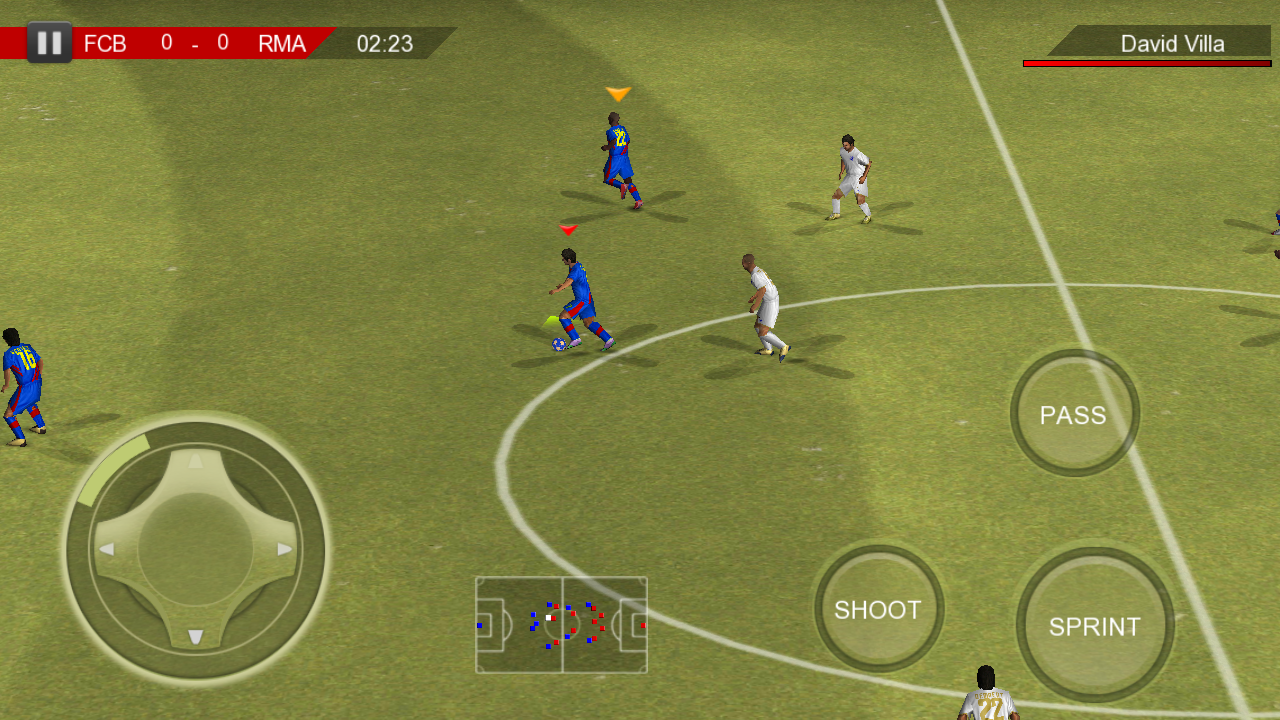Screen dimensions: 1280x720
Task: Click the red cursor marker above the ball carrier
Action: (x=566, y=228)
